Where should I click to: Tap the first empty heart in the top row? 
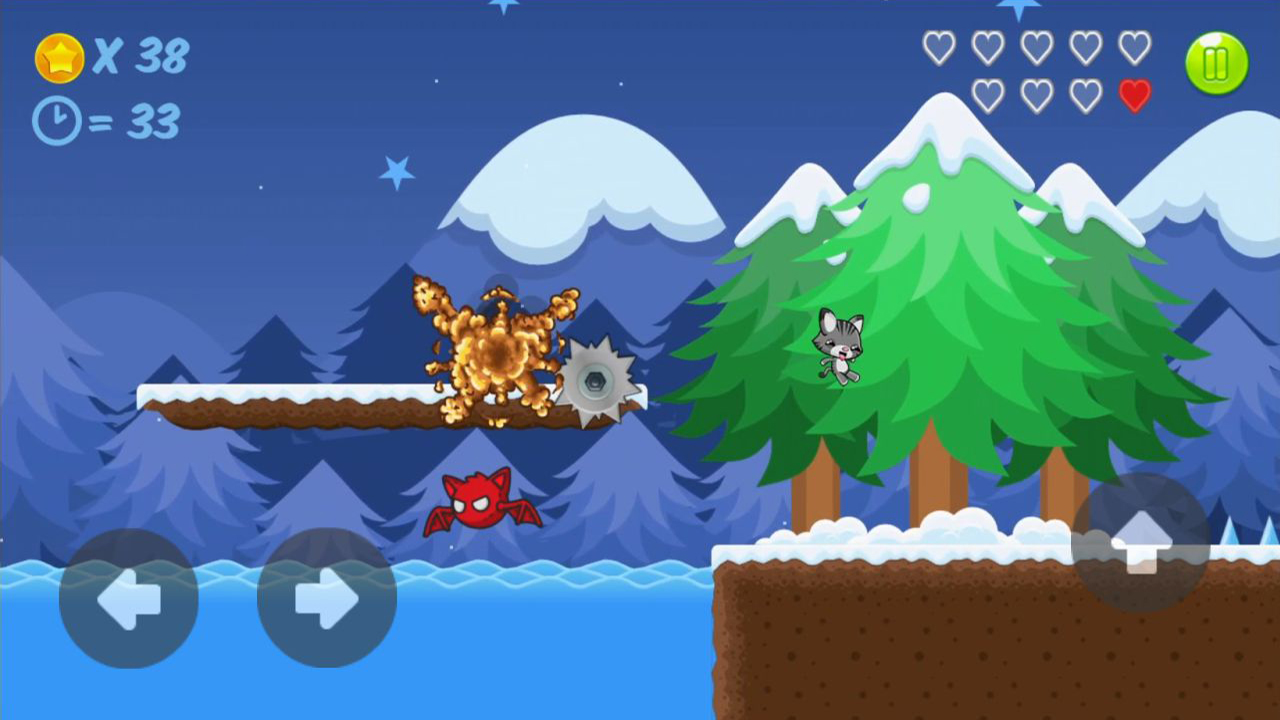pos(938,46)
